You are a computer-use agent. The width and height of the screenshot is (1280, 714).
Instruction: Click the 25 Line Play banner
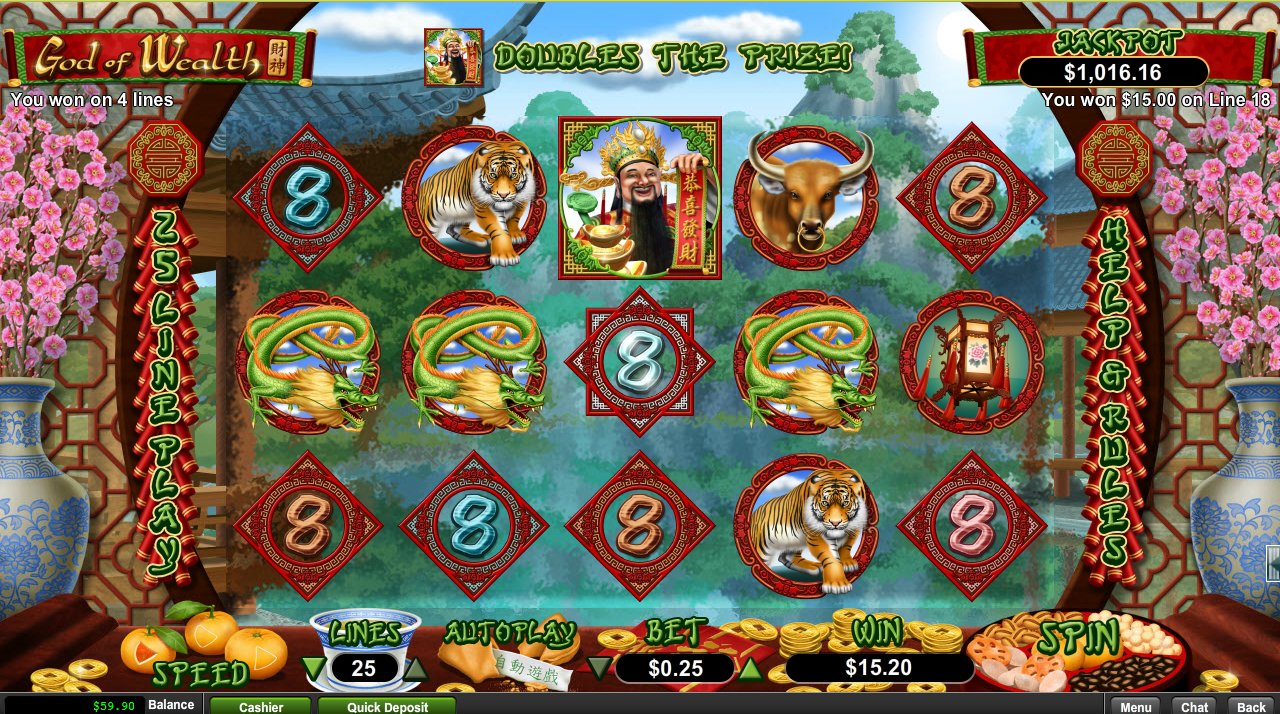click(x=166, y=390)
